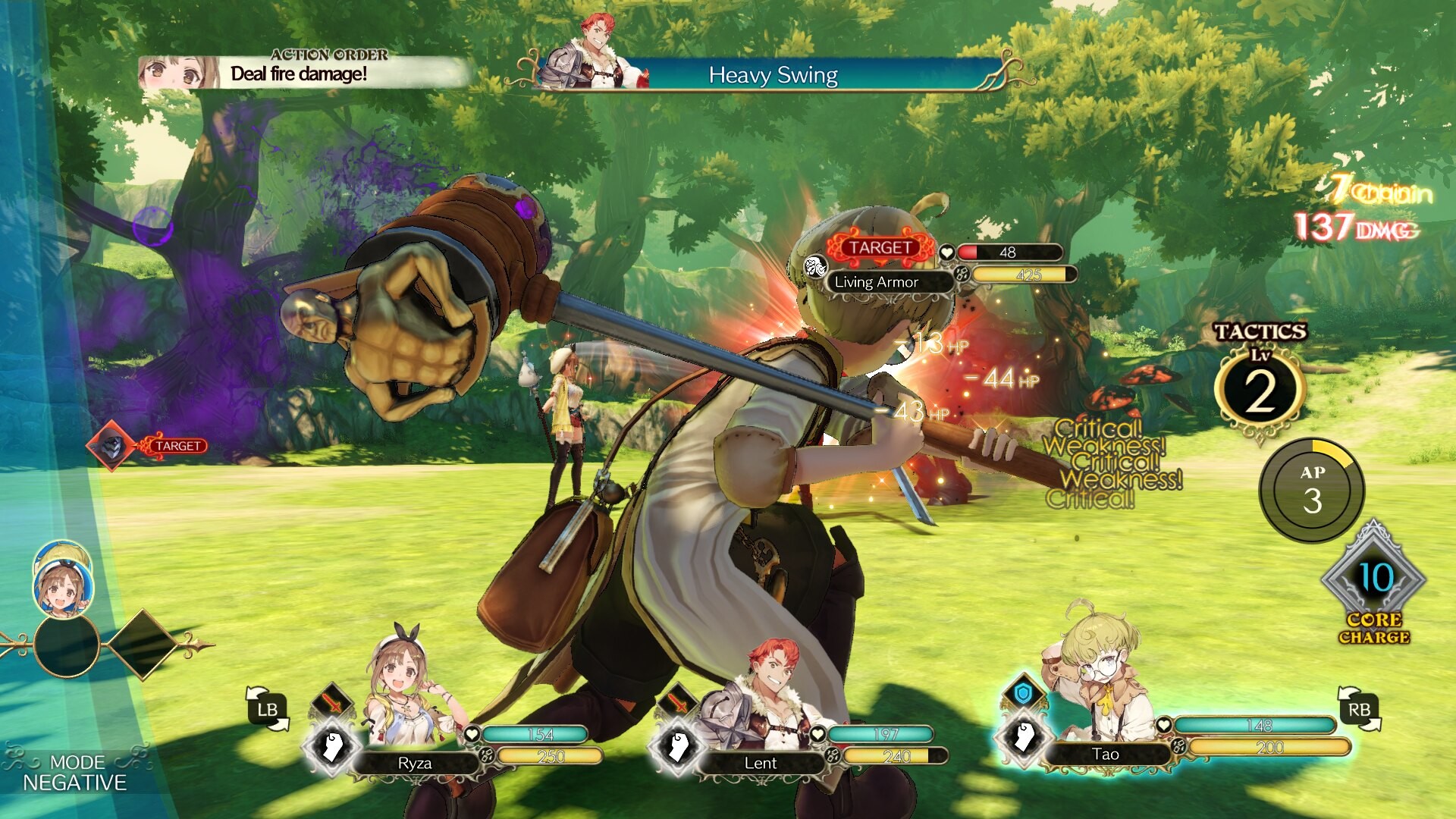Viewport: 1456px width, 819px height.
Task: Select the Heavy Swing banner at the top
Action: 773,75
